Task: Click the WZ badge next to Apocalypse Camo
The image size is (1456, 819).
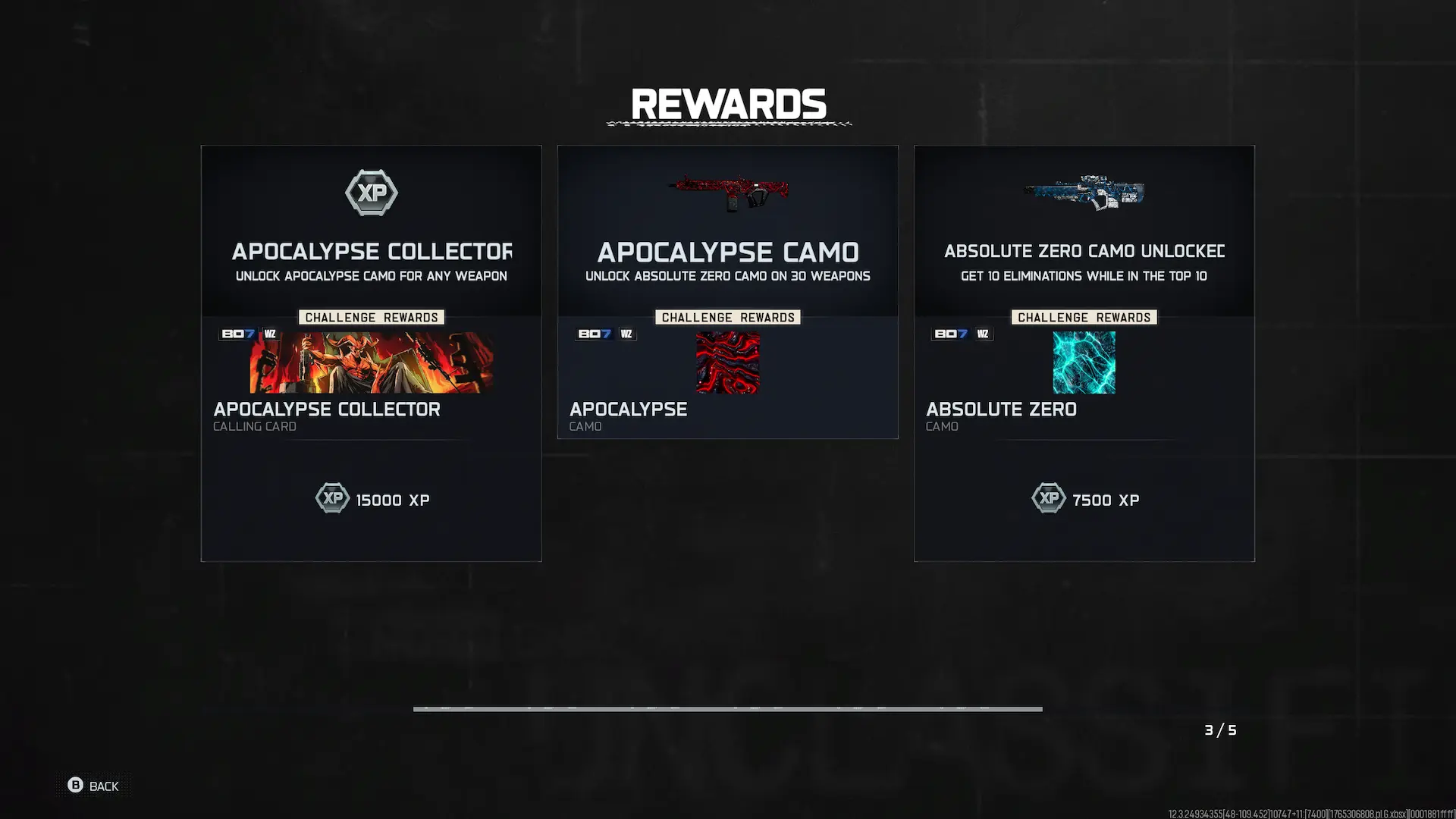Action: click(x=627, y=334)
